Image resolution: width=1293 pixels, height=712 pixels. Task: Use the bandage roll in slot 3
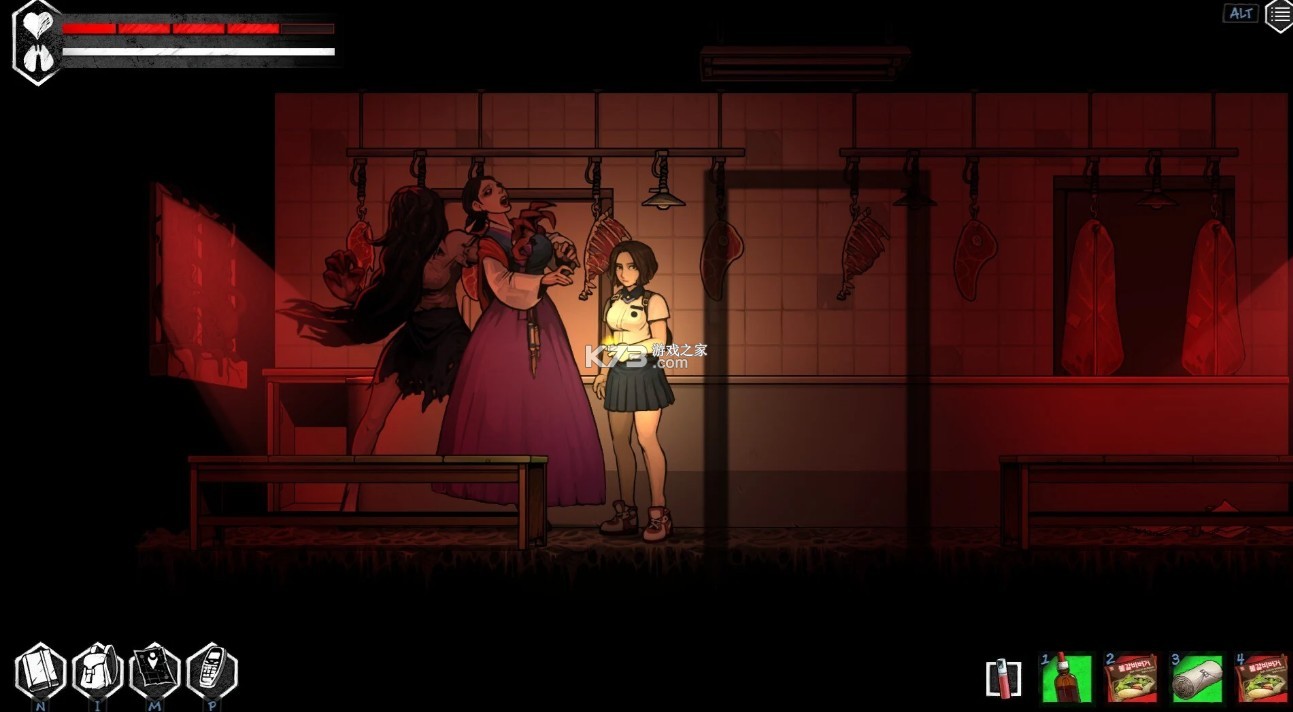click(x=1197, y=679)
